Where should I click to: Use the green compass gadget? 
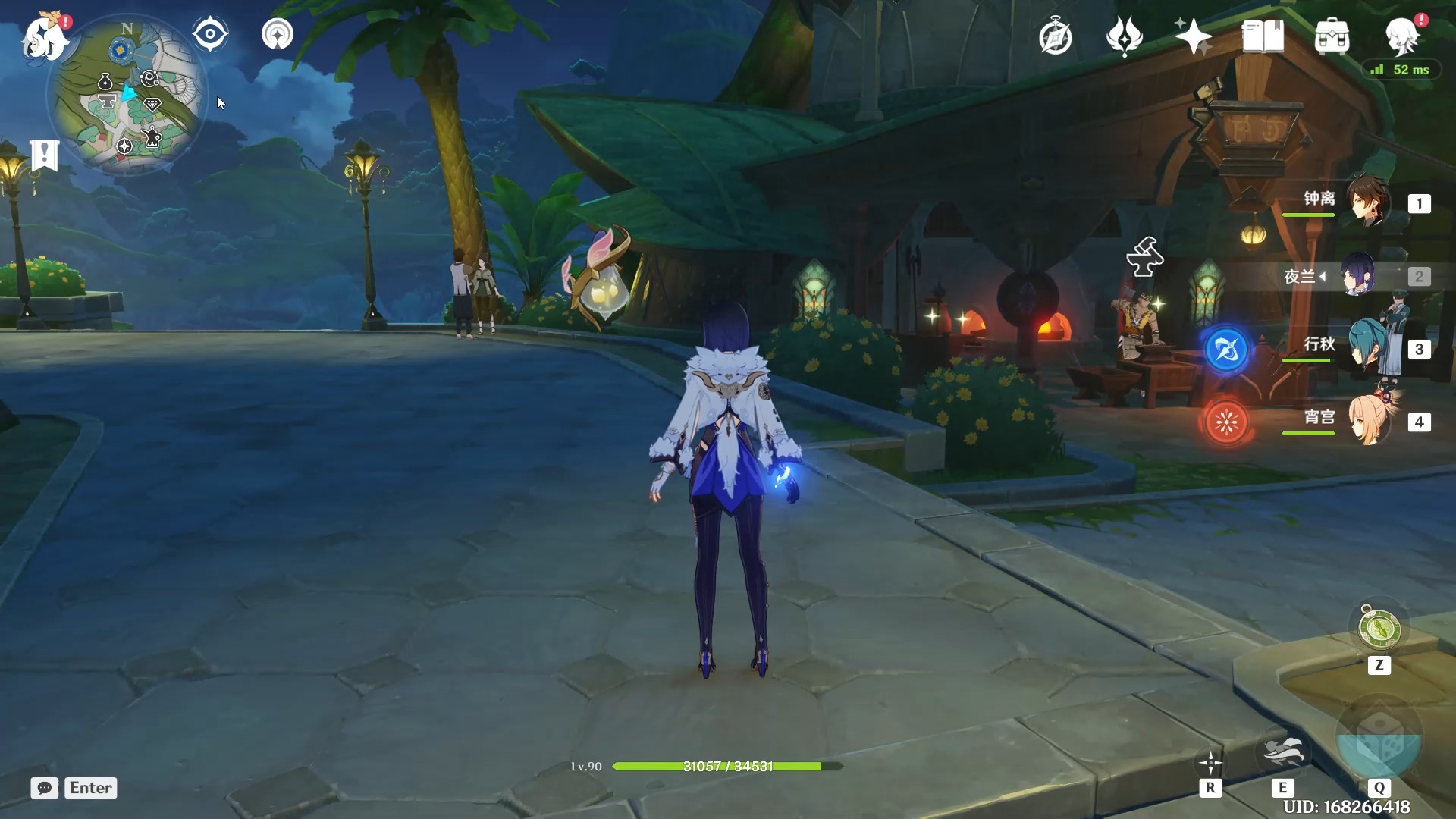pyautogui.click(x=1379, y=629)
